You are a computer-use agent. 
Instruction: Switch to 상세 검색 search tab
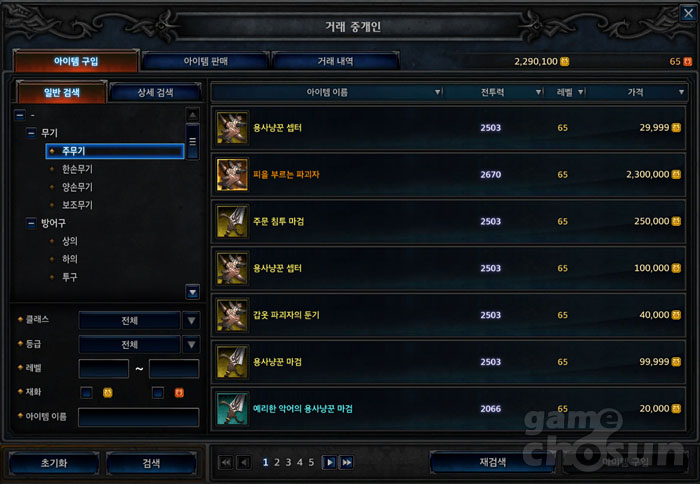(154, 93)
